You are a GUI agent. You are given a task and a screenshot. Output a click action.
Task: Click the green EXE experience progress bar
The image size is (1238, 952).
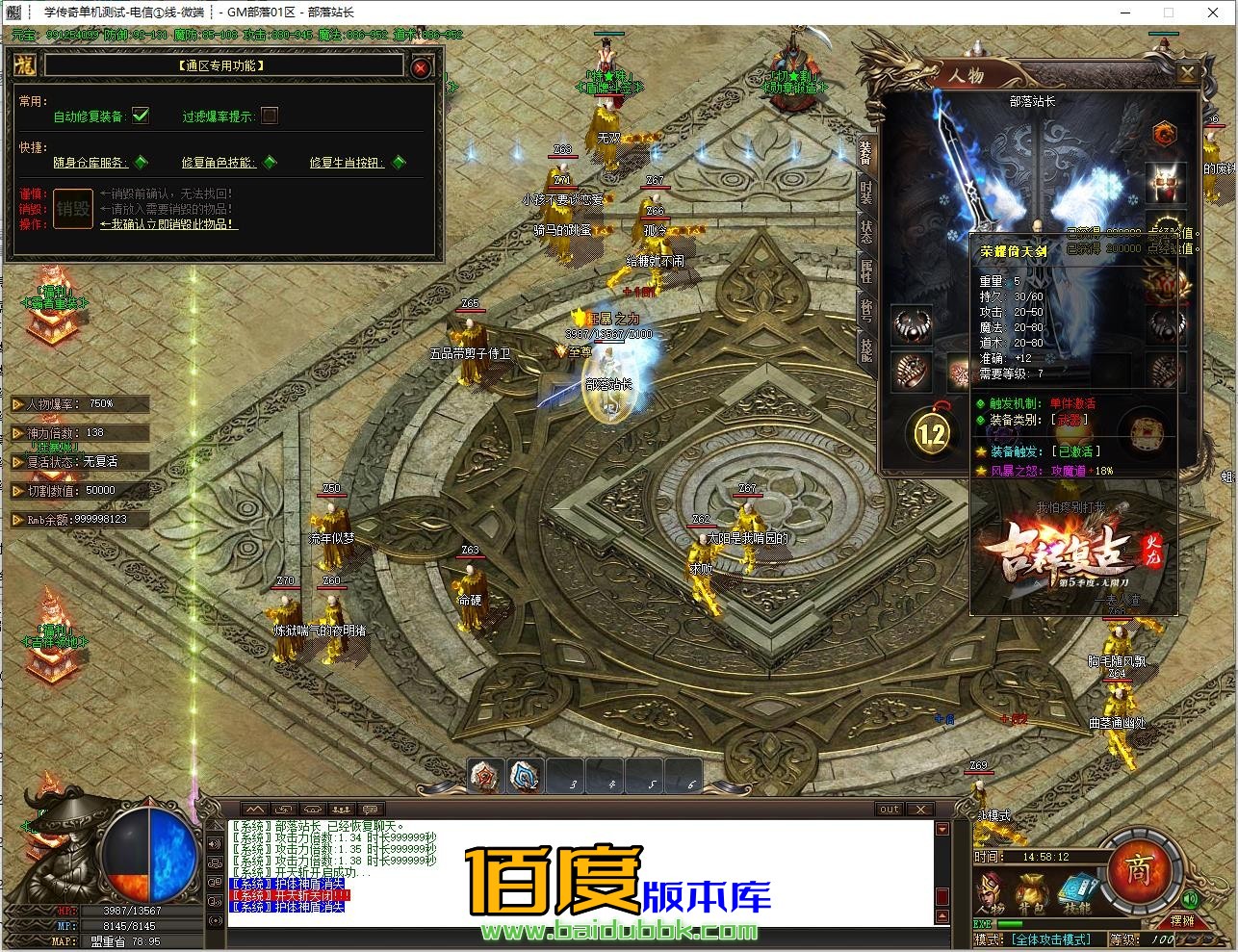coord(1009,922)
